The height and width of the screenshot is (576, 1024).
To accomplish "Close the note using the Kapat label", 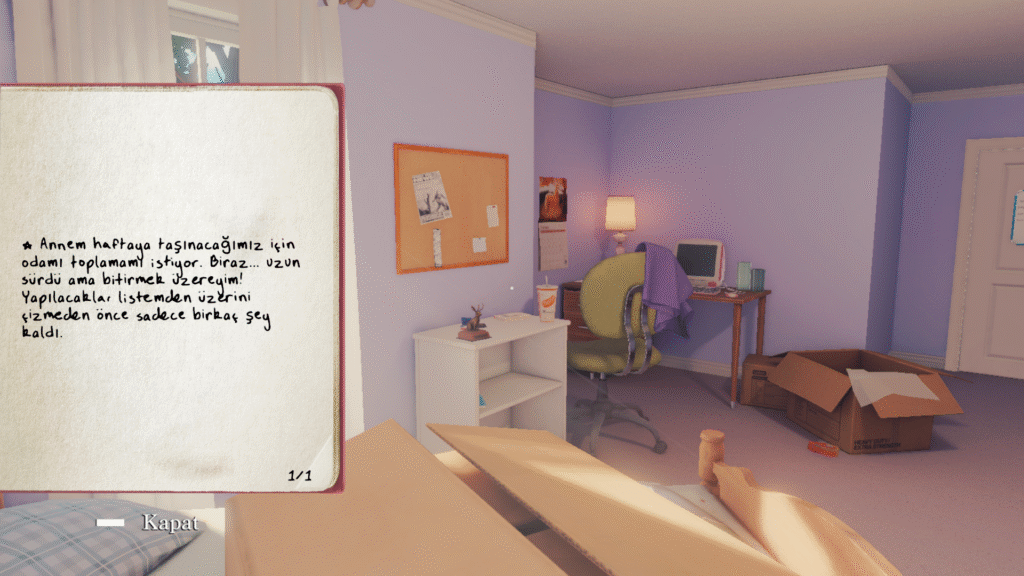I will pyautogui.click(x=169, y=523).
